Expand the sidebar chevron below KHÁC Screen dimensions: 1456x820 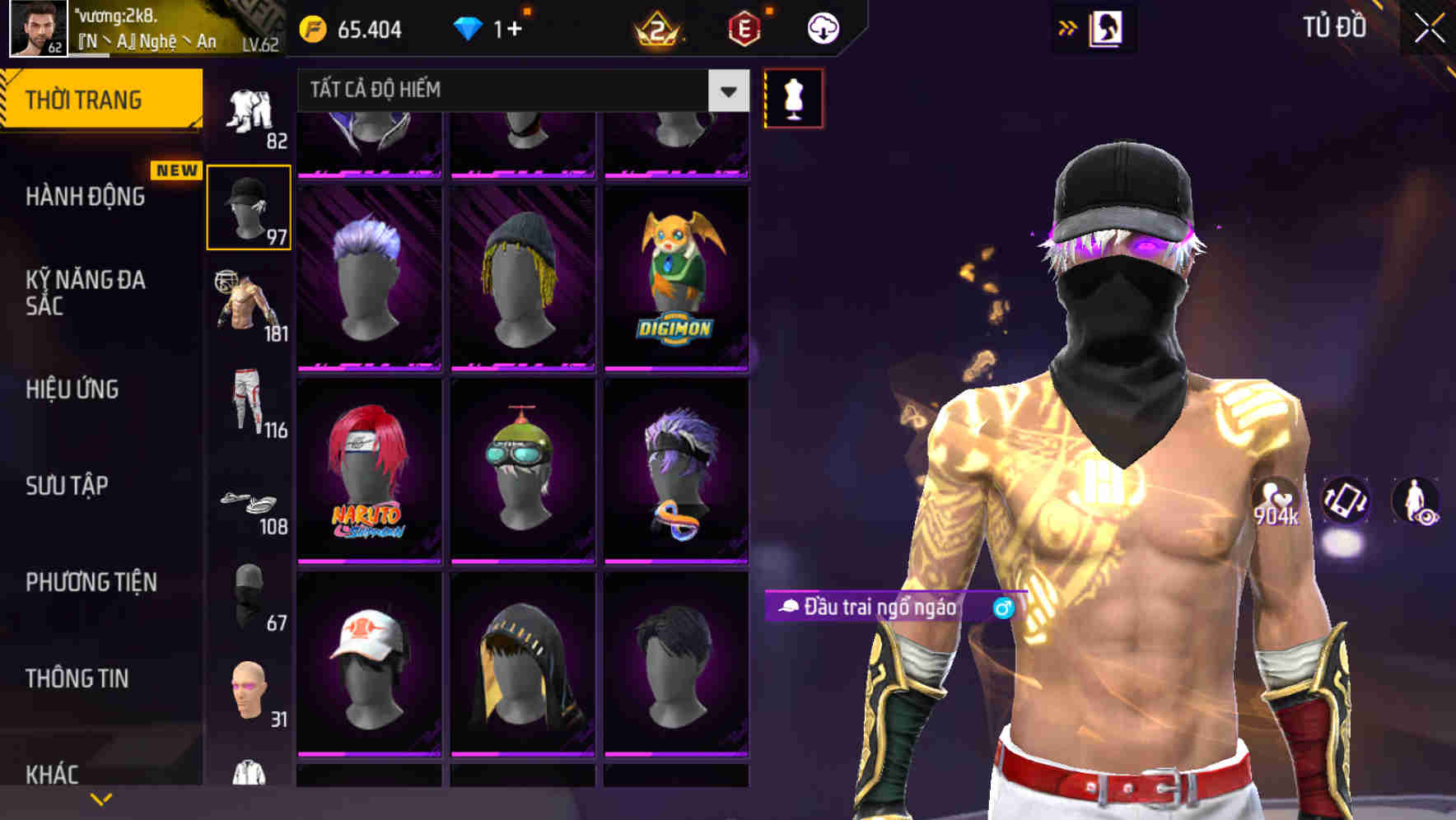click(100, 797)
